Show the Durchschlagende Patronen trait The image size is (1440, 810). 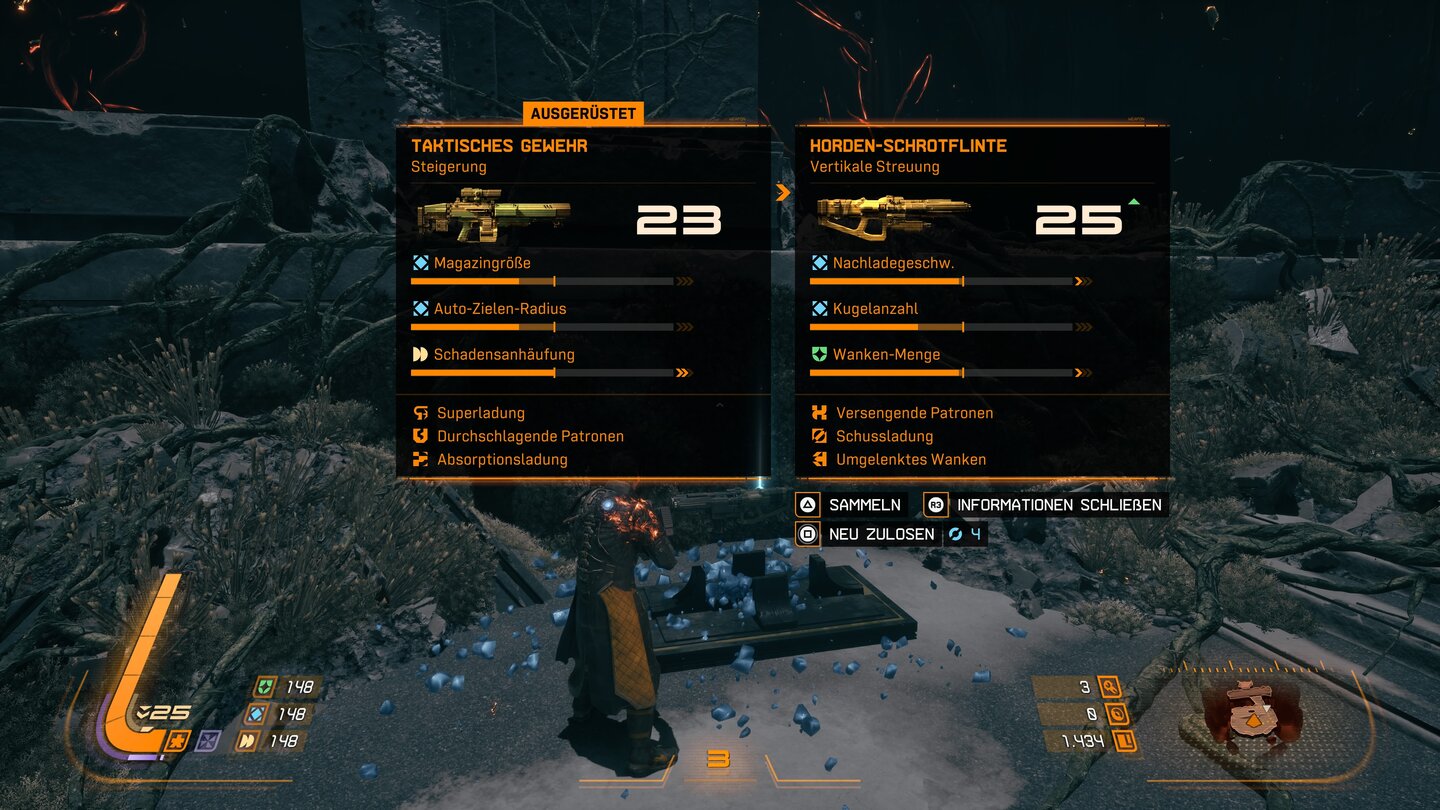tap(530, 436)
